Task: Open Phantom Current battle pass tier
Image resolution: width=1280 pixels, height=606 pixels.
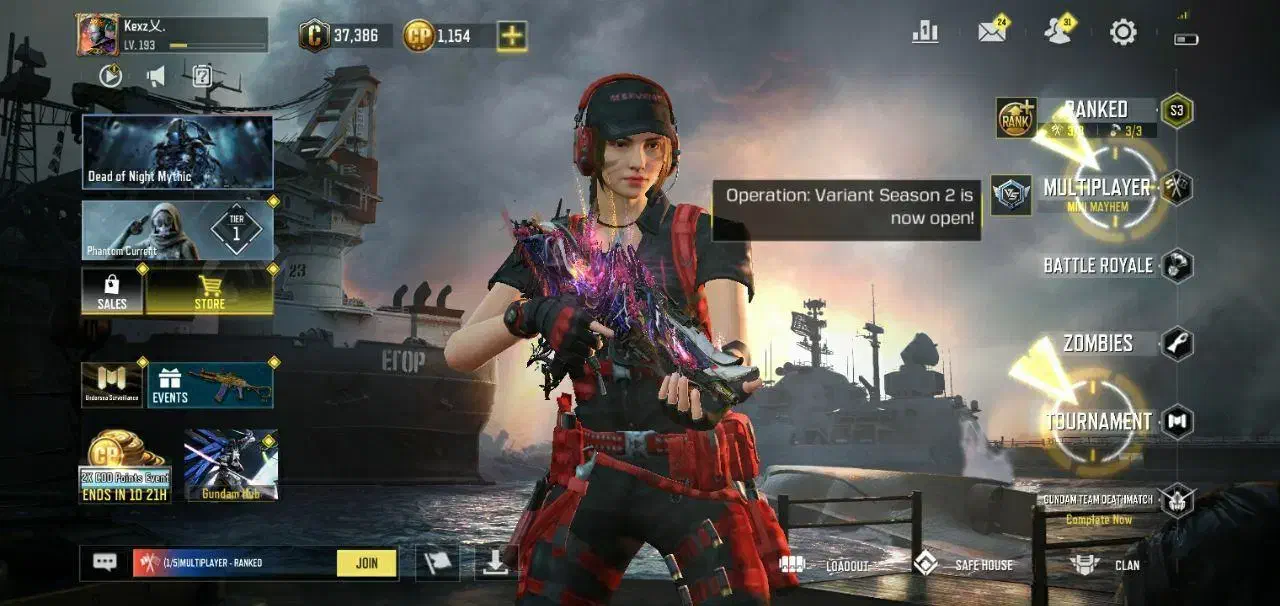Action: pos(178,231)
